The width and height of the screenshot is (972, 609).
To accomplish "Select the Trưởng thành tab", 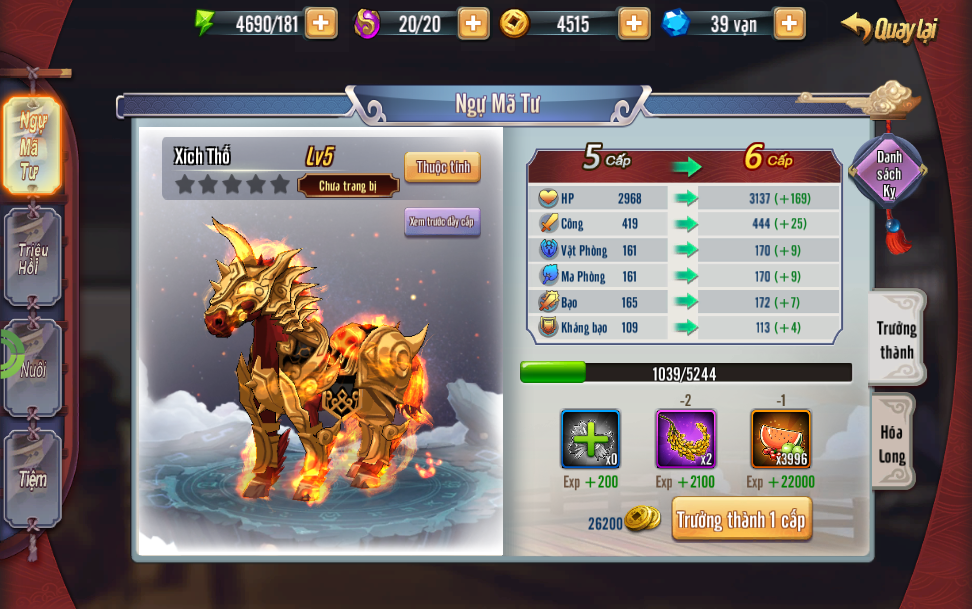I will (895, 339).
